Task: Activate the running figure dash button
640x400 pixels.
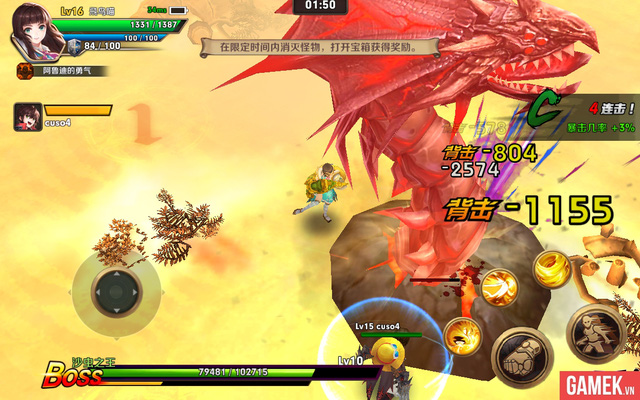Action: click(597, 333)
